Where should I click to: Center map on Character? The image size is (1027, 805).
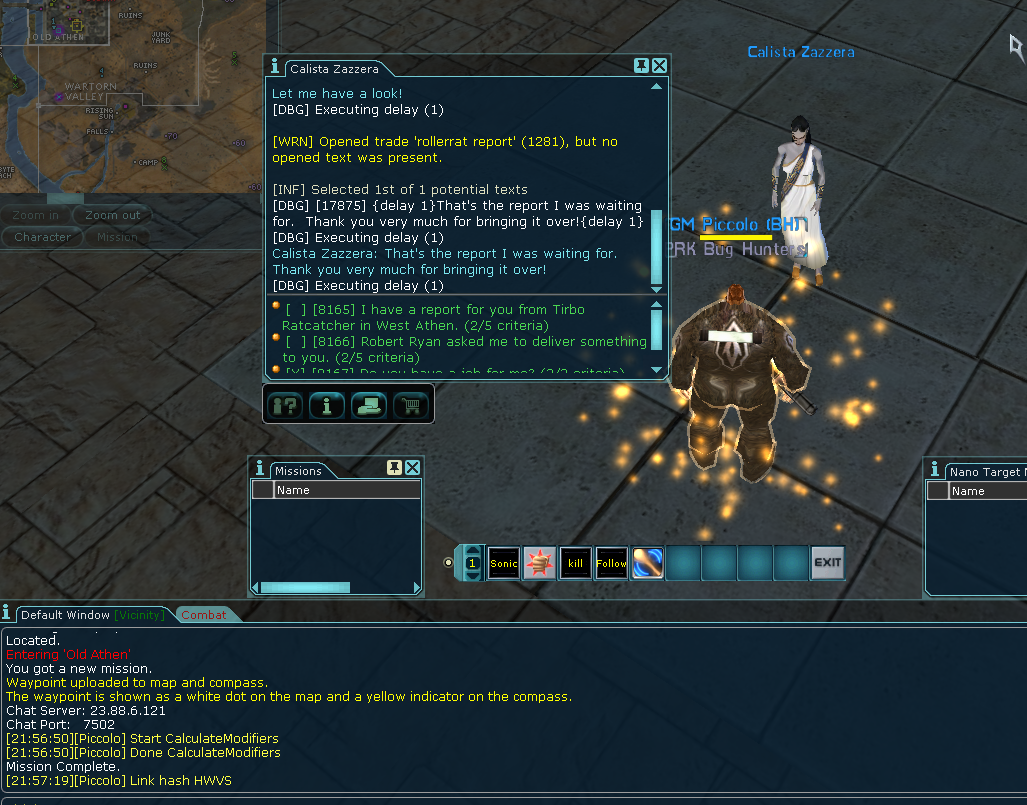pyautogui.click(x=42, y=237)
